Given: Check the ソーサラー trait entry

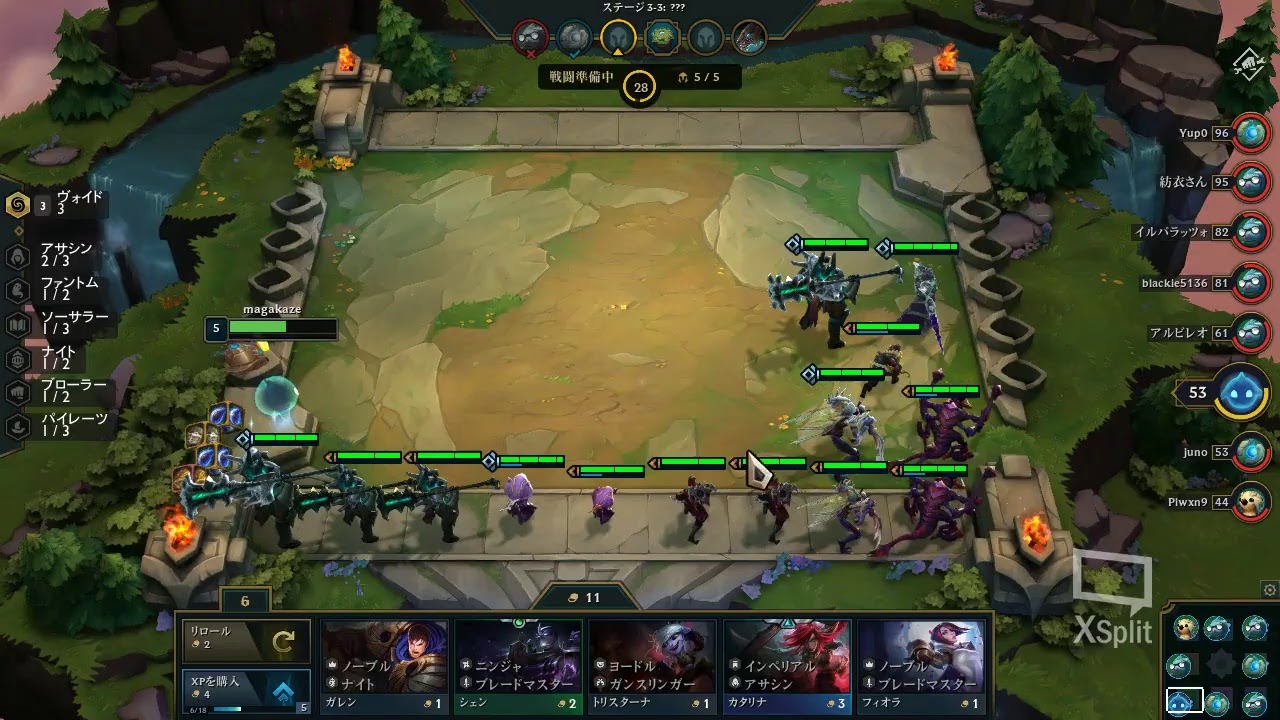Looking at the screenshot, I should (x=60, y=323).
